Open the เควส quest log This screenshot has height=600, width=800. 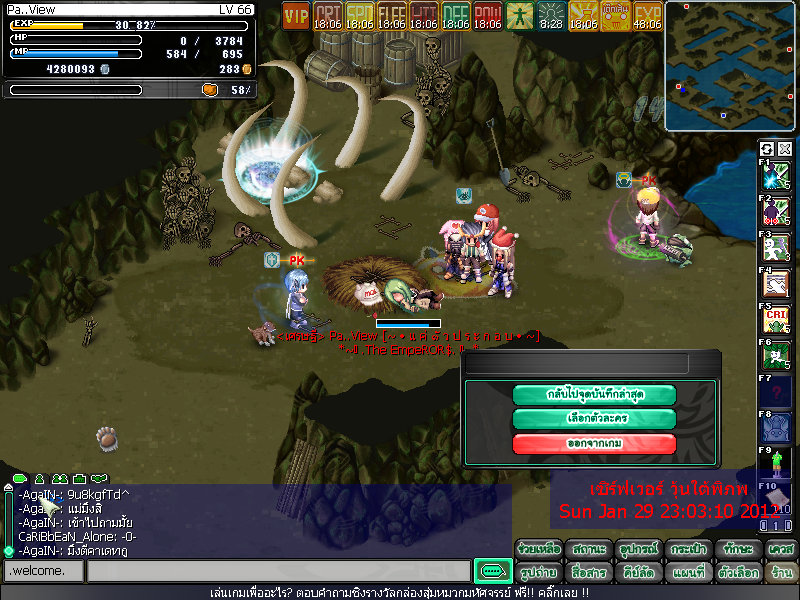(781, 549)
